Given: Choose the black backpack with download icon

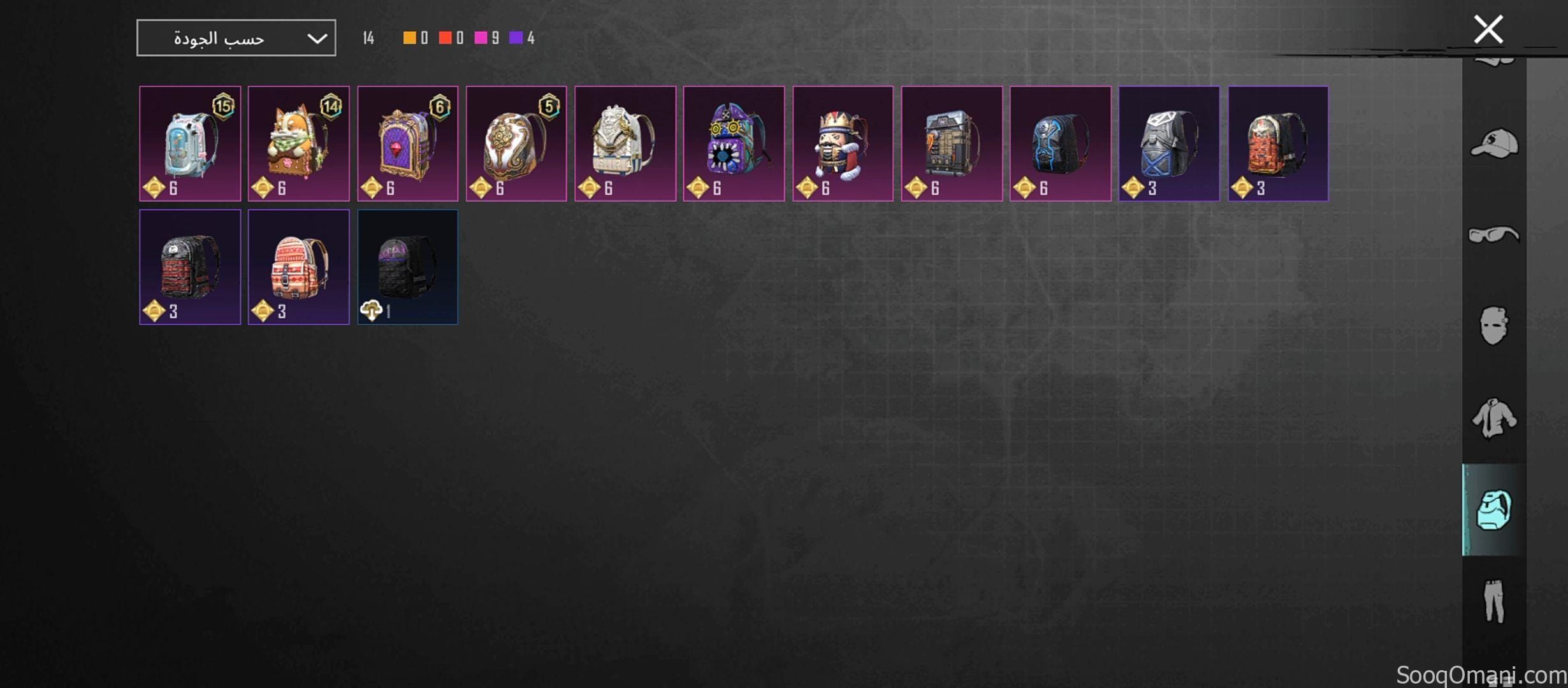Looking at the screenshot, I should (x=407, y=267).
